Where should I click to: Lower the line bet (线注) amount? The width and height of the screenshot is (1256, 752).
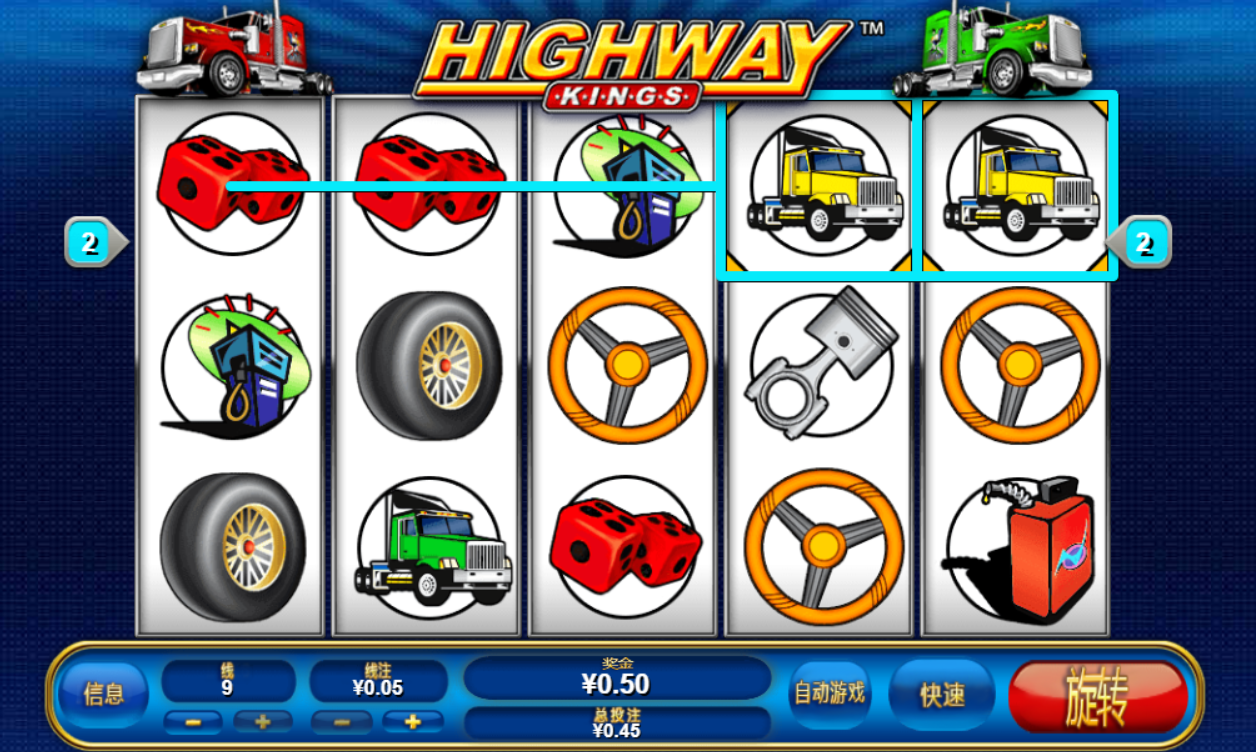(340, 721)
